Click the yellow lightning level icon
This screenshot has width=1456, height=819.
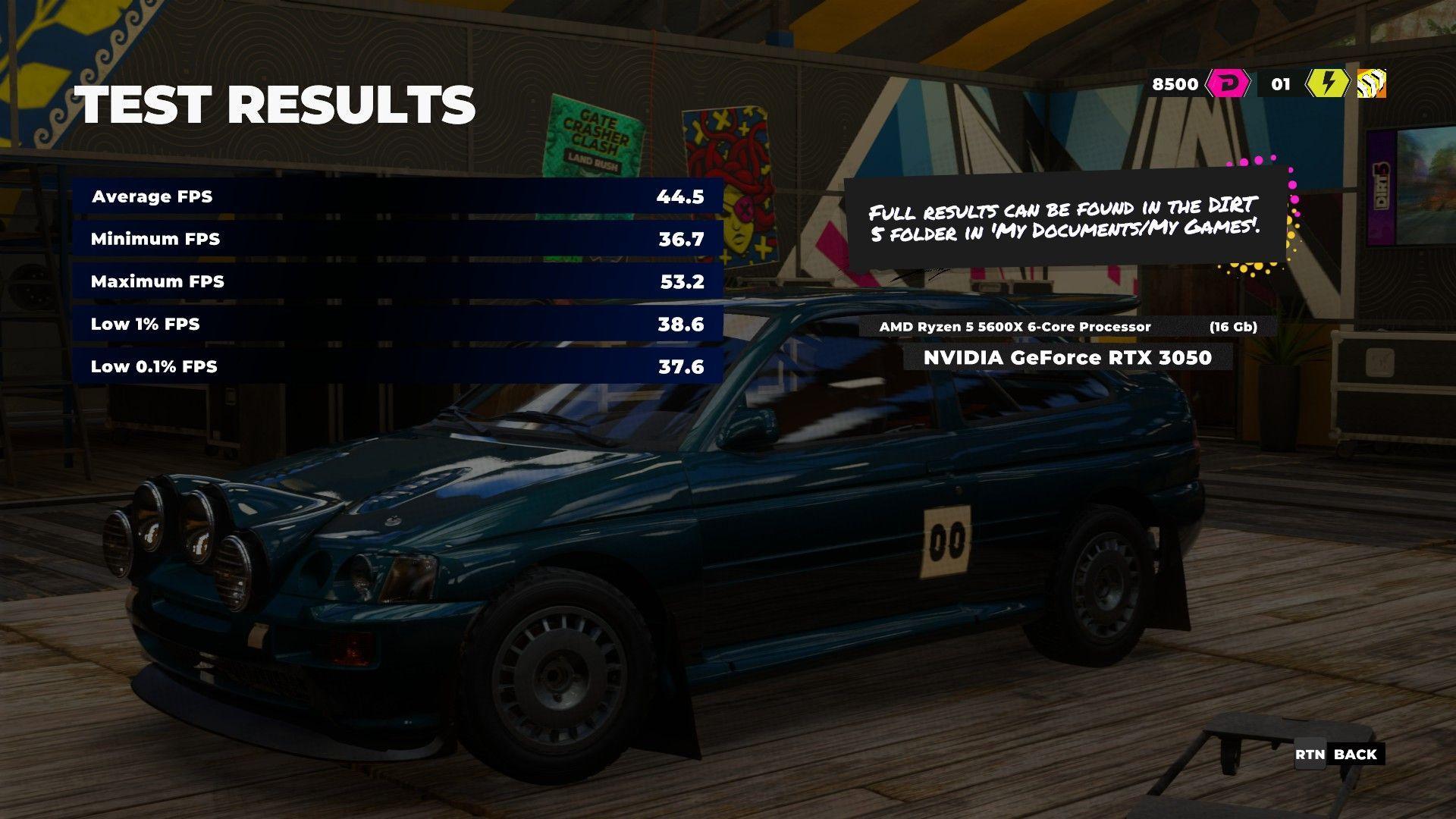click(1326, 83)
